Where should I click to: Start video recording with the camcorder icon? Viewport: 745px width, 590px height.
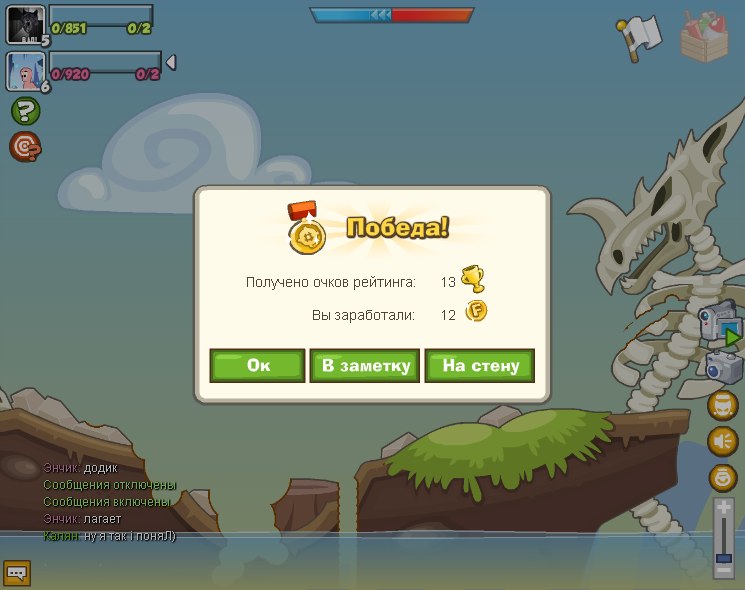pos(720,322)
